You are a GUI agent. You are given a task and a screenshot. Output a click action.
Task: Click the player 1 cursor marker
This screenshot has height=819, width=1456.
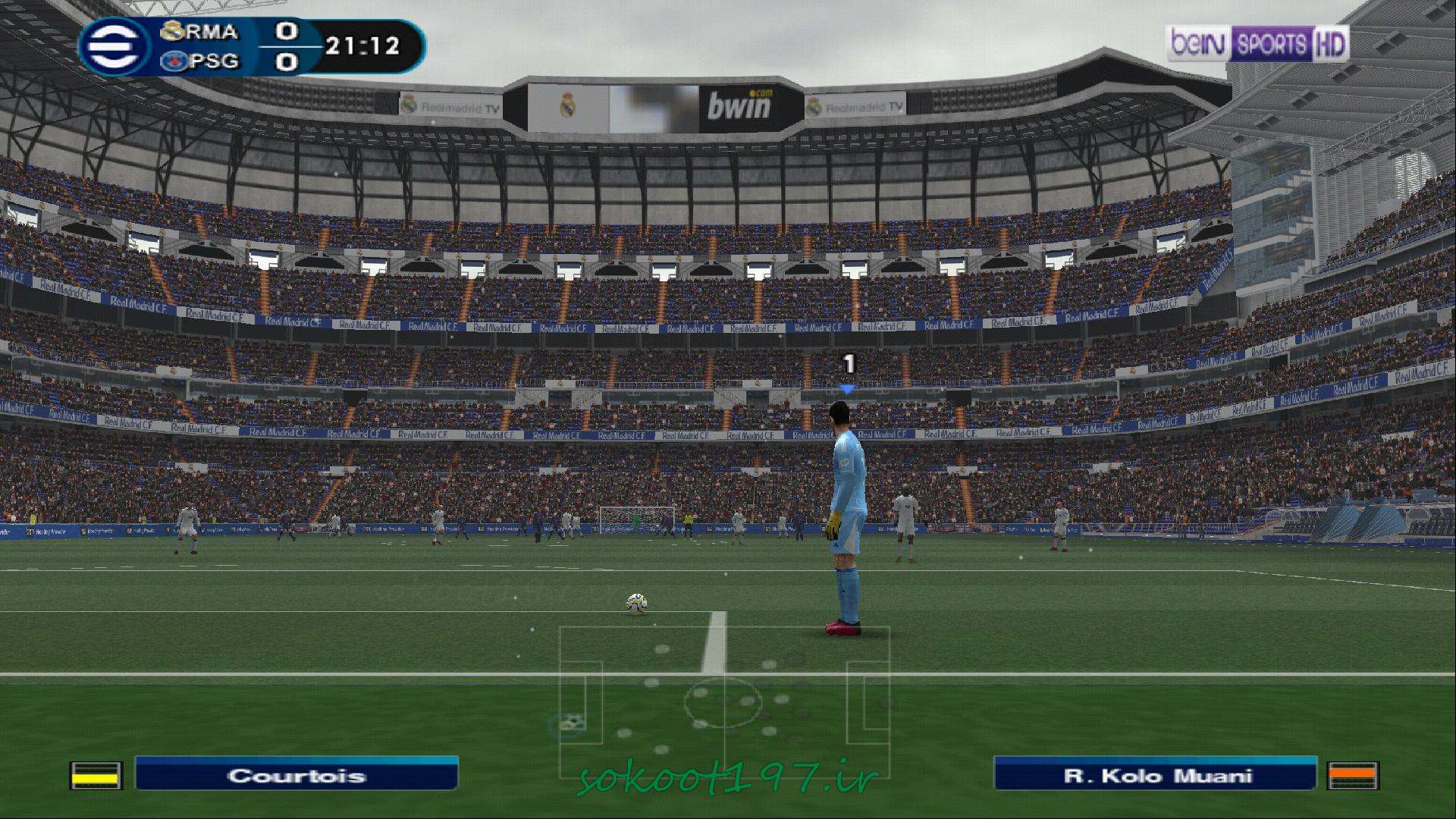(x=849, y=372)
